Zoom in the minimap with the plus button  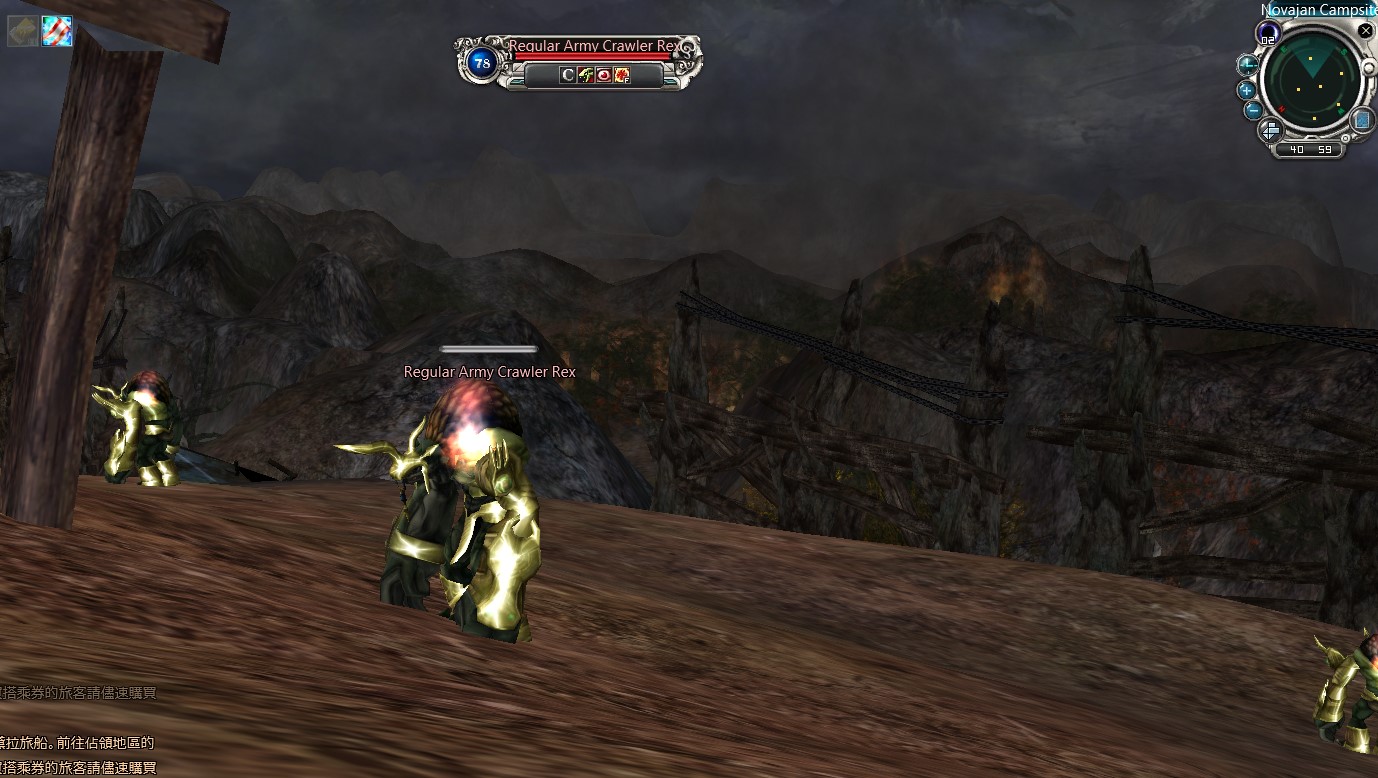coord(1248,89)
